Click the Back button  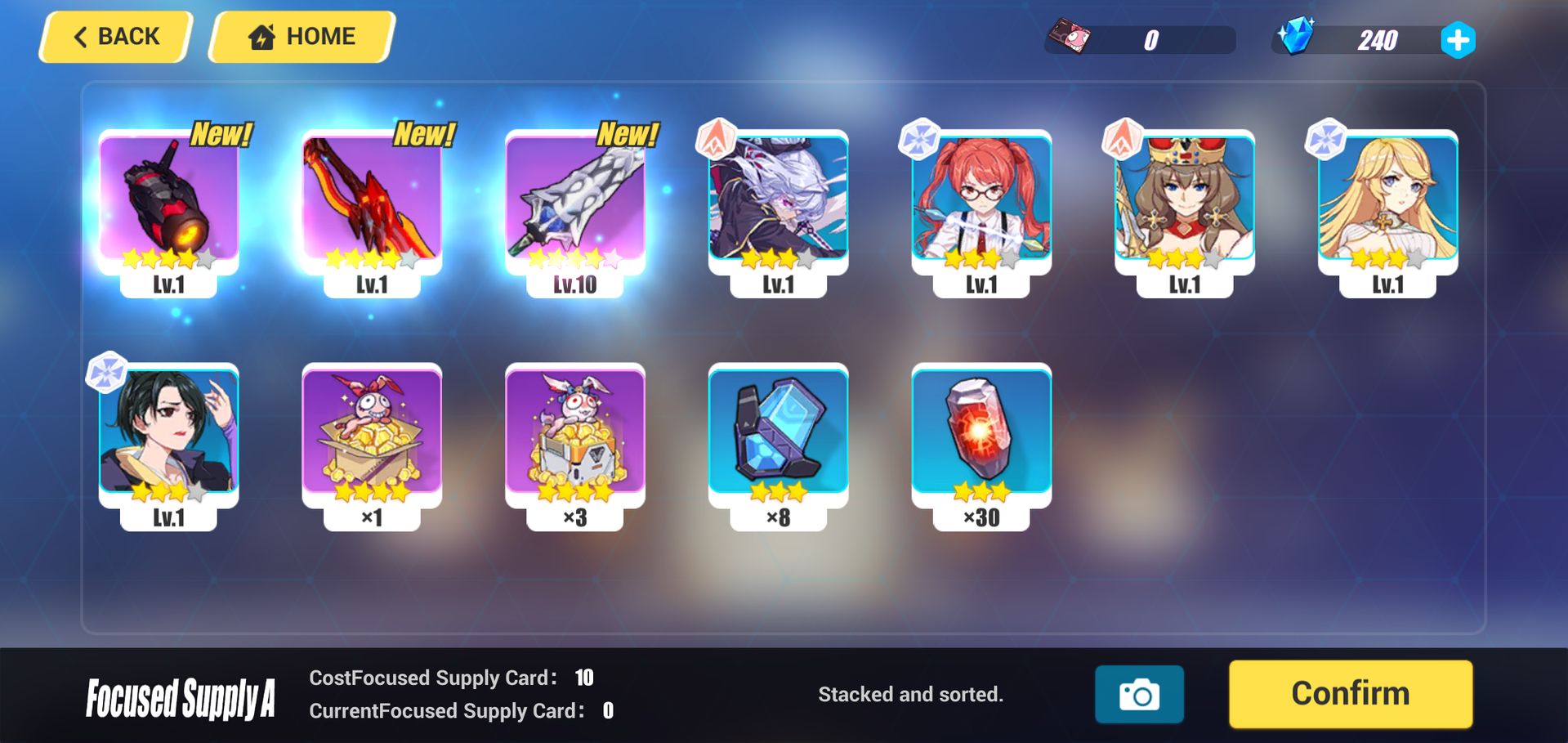[x=114, y=36]
